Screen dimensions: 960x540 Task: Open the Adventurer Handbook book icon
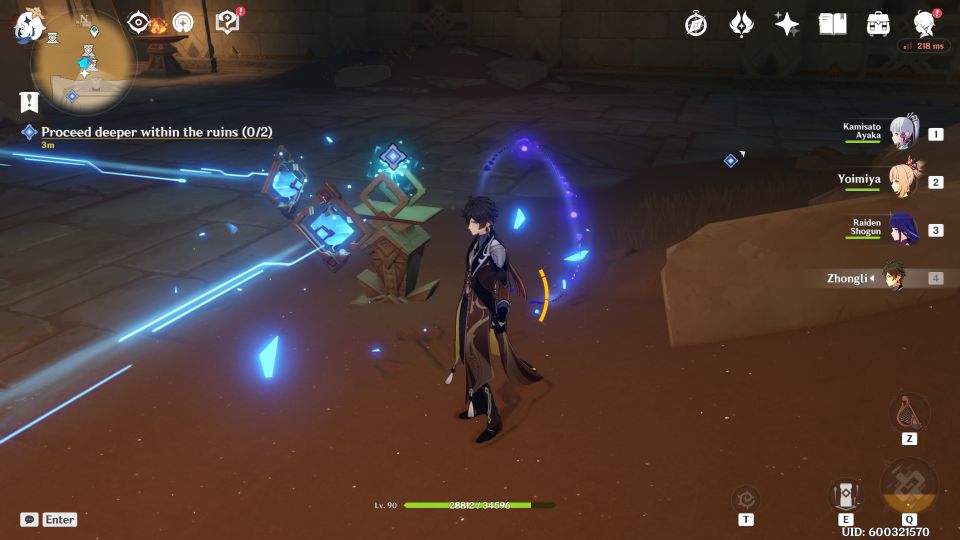pos(832,24)
